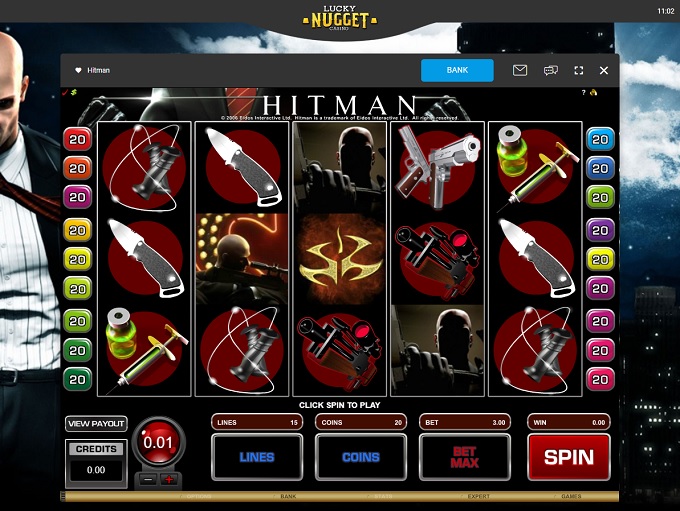The width and height of the screenshot is (680, 511).
Task: Change paylines with the LINES button
Action: point(256,458)
